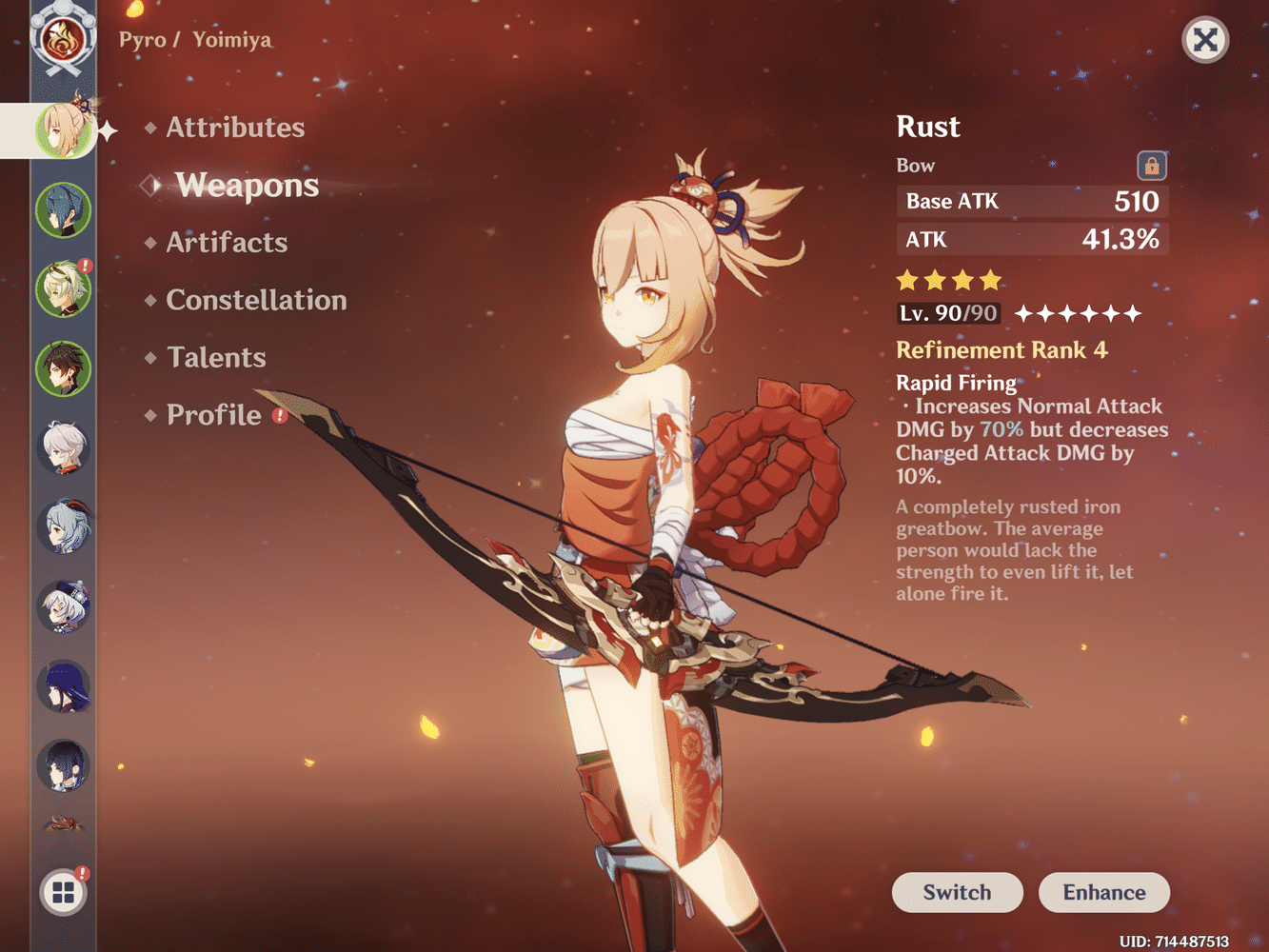Screen dimensions: 1269x952
Task: Open the Attributes section
Action: (235, 127)
